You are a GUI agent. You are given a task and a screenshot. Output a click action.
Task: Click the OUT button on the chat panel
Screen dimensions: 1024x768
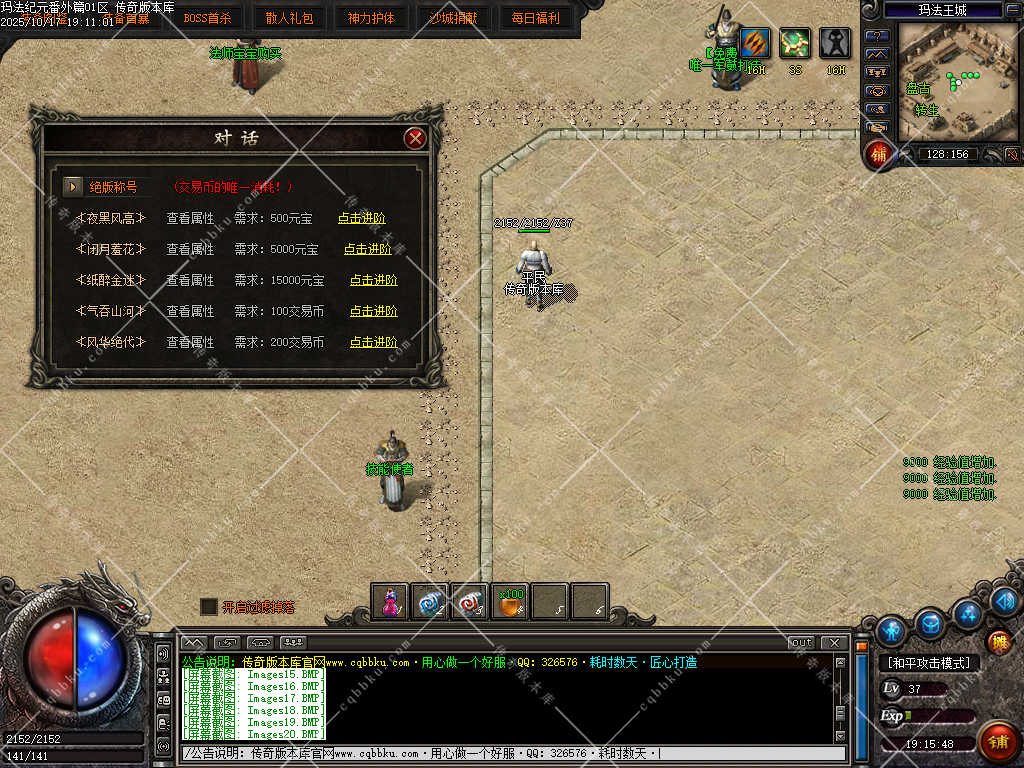coord(801,642)
